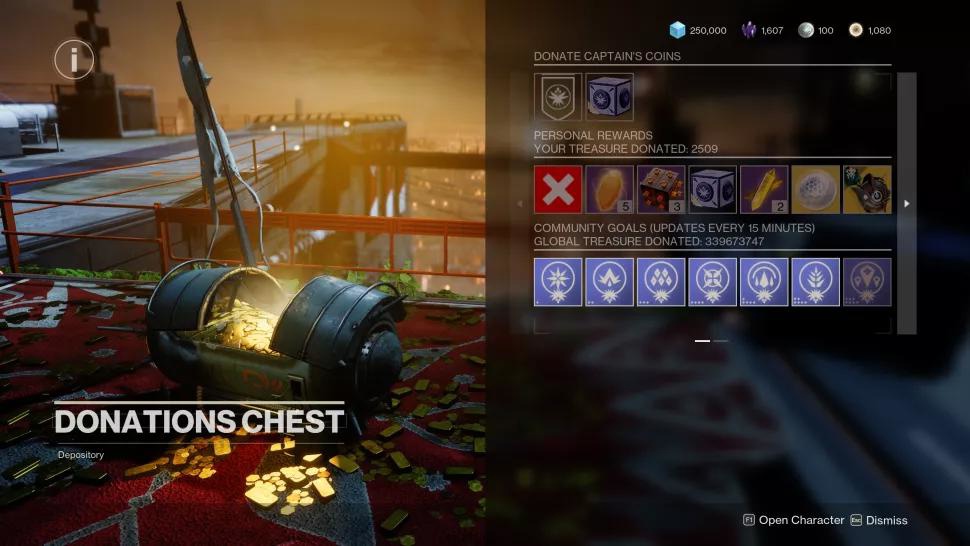The image size is (970, 546).
Task: Choose the droplets community goal tile
Action: point(764,282)
